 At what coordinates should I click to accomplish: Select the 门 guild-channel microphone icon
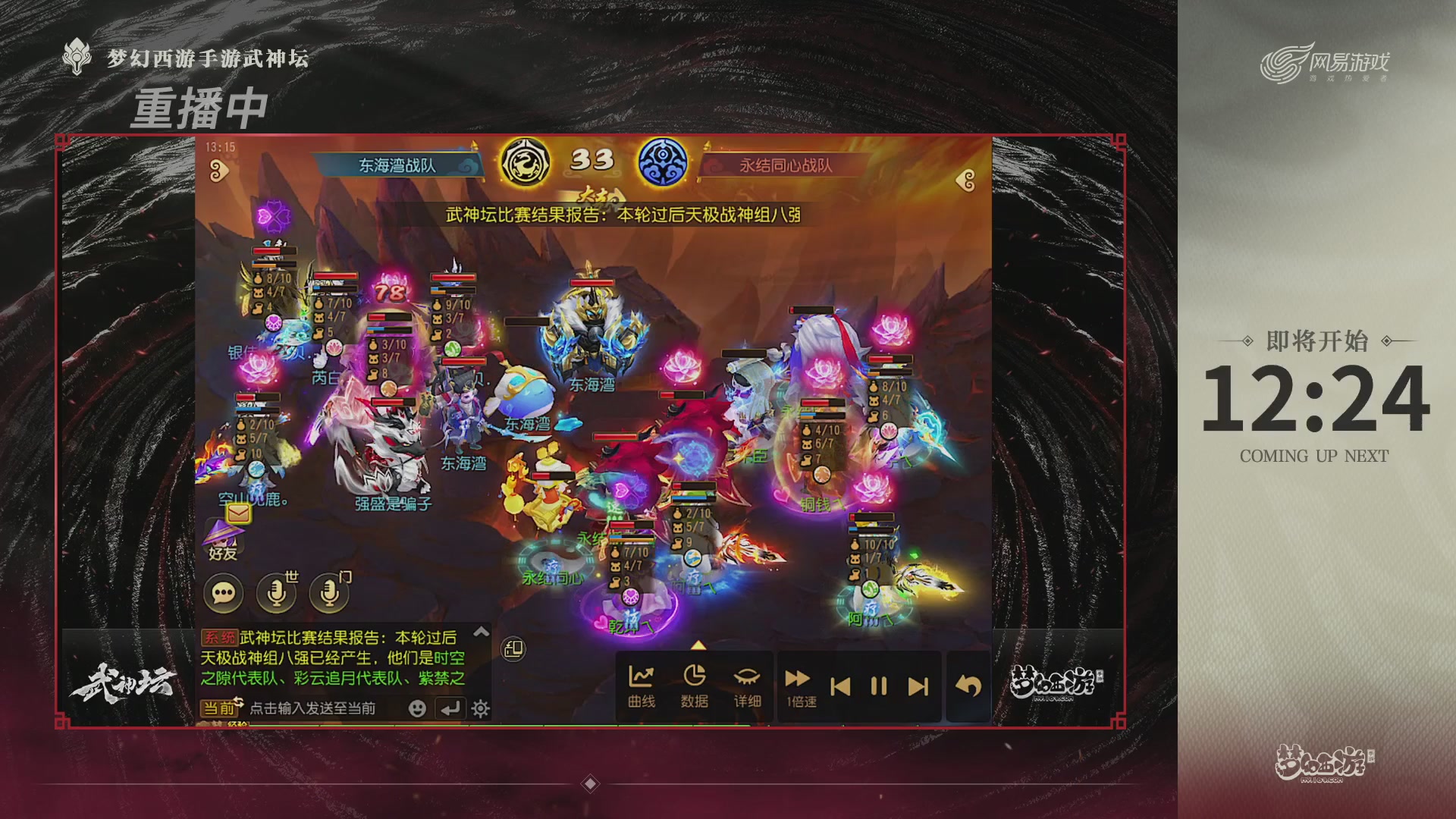click(328, 592)
